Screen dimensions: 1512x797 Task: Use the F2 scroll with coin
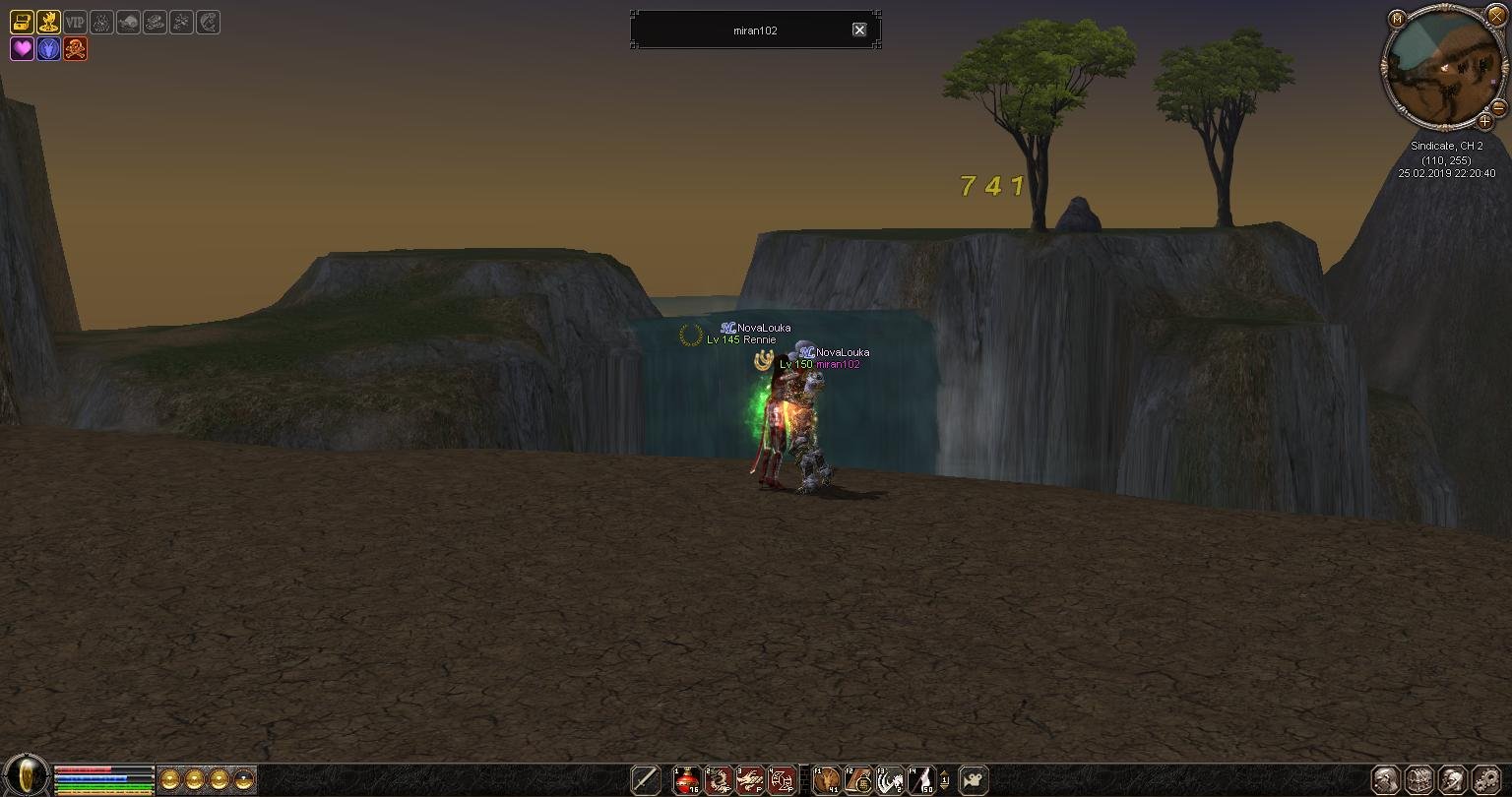click(x=858, y=780)
